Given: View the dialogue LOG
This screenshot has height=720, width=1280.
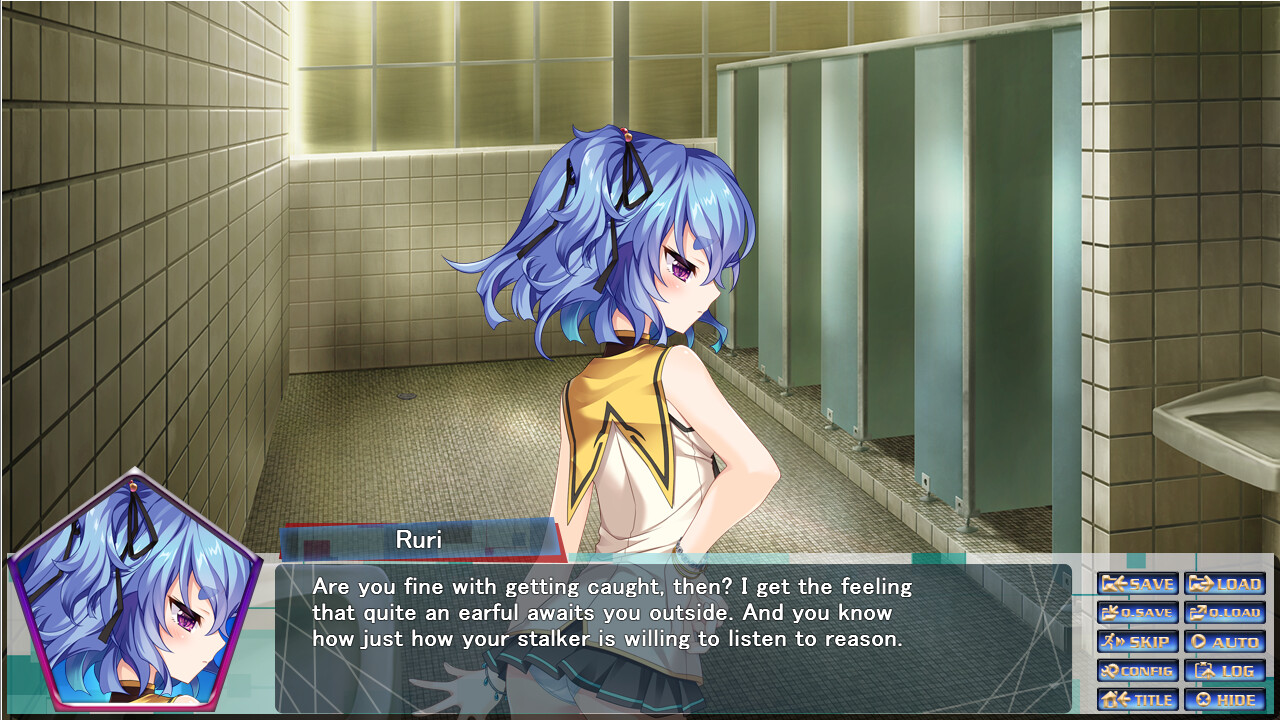Looking at the screenshot, I should (x=1225, y=671).
